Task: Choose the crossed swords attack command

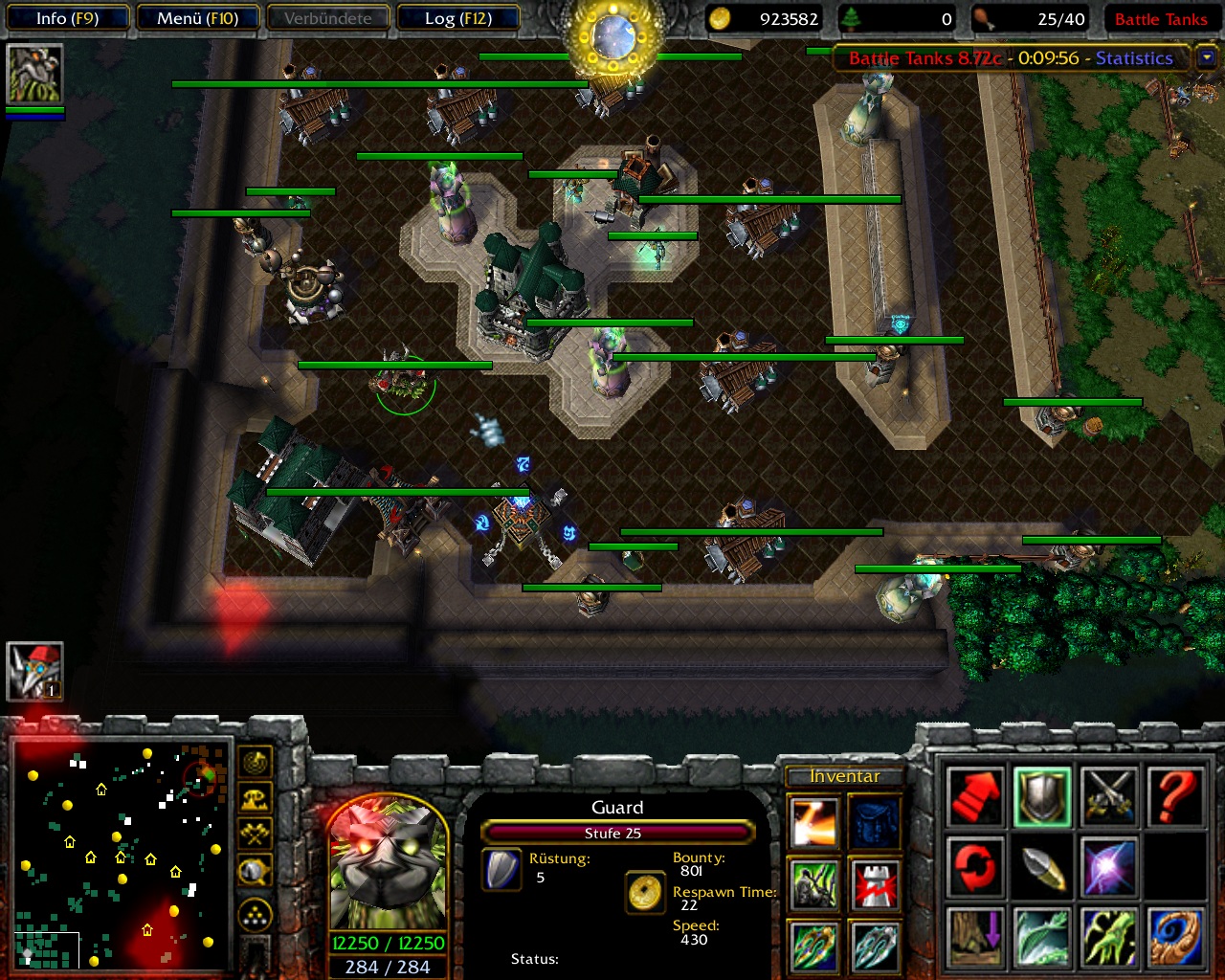Action: (x=1109, y=795)
